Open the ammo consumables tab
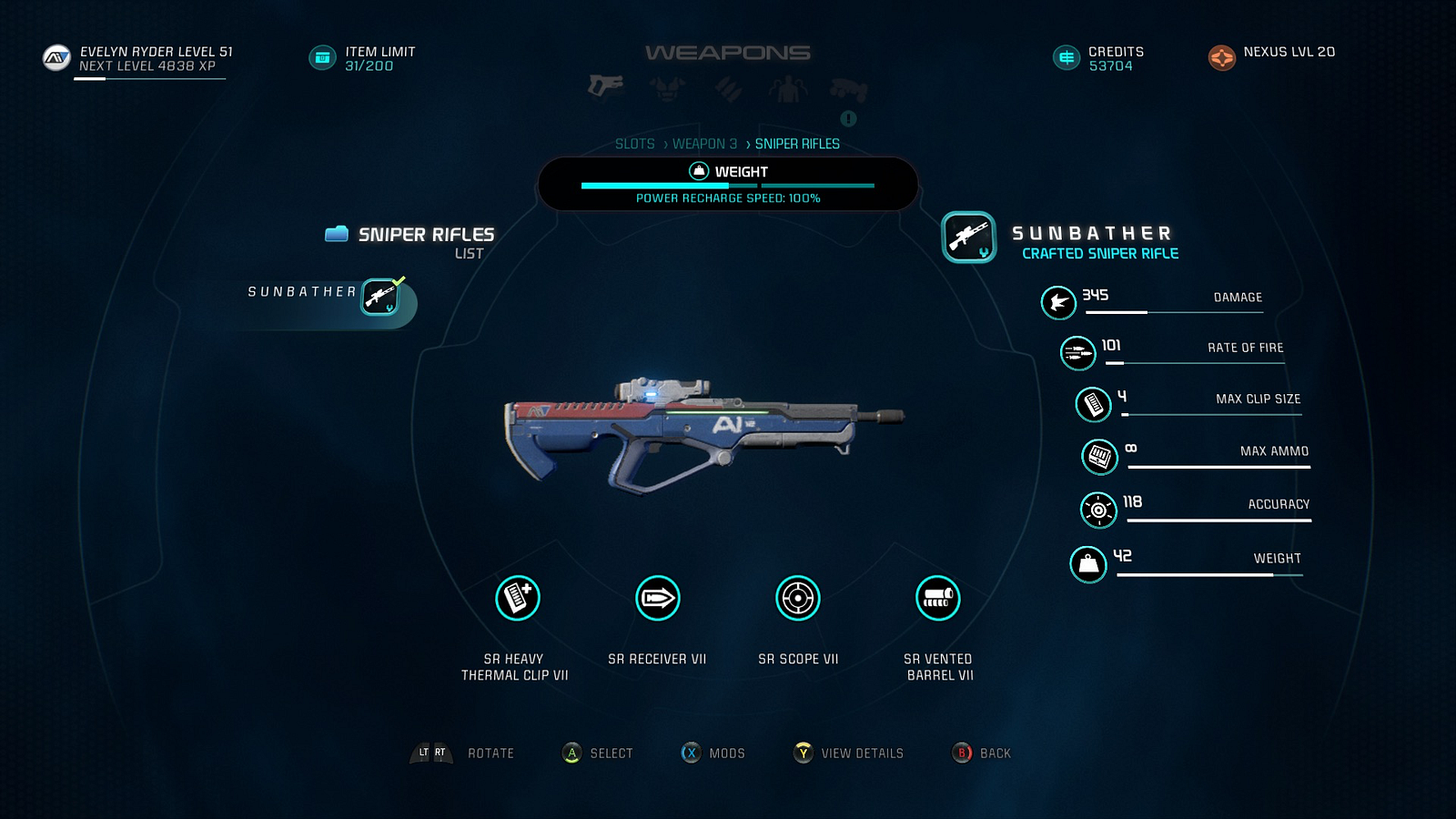The image size is (1456, 819). pos(728,88)
